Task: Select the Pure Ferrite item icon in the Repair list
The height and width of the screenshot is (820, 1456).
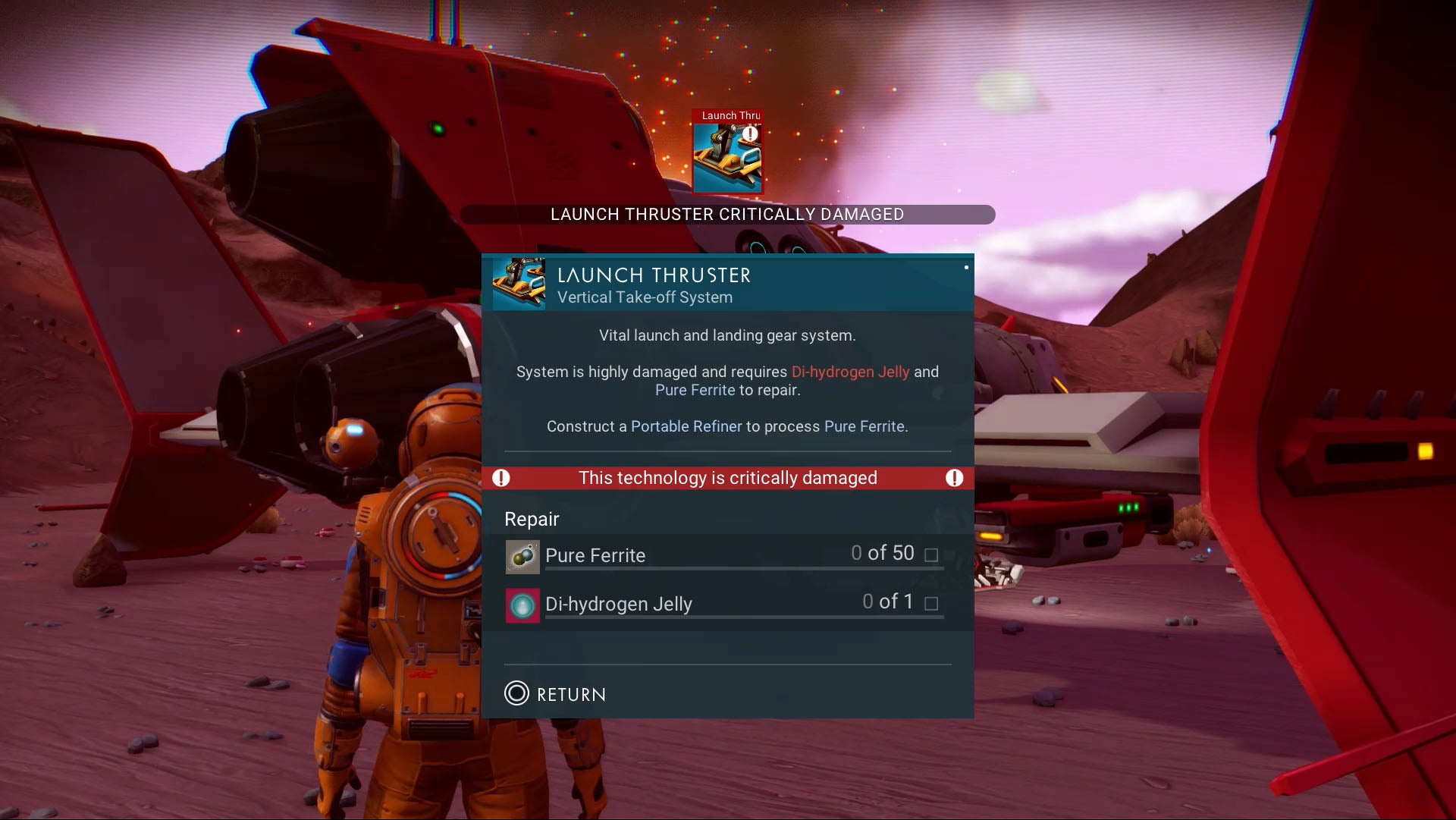Action: point(522,556)
